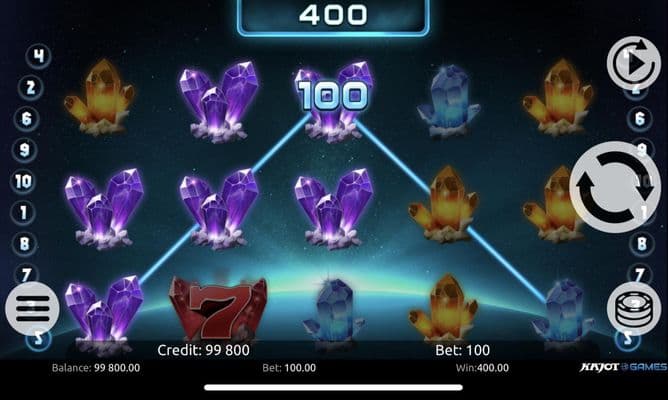The image size is (668, 400).
Task: Open the hamburger menu
Action: point(33,308)
